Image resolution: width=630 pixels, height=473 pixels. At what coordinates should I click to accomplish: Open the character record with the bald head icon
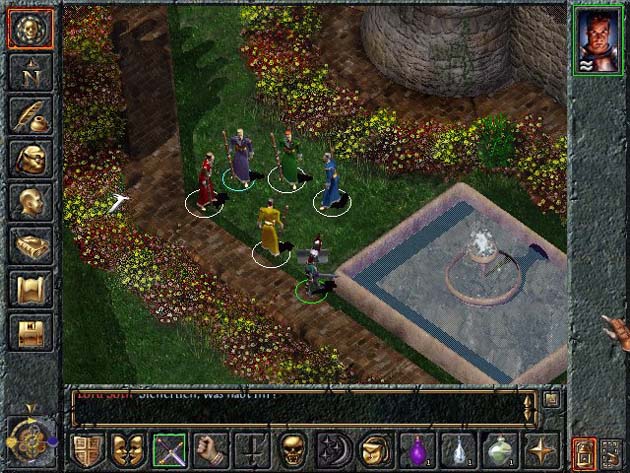(31, 200)
